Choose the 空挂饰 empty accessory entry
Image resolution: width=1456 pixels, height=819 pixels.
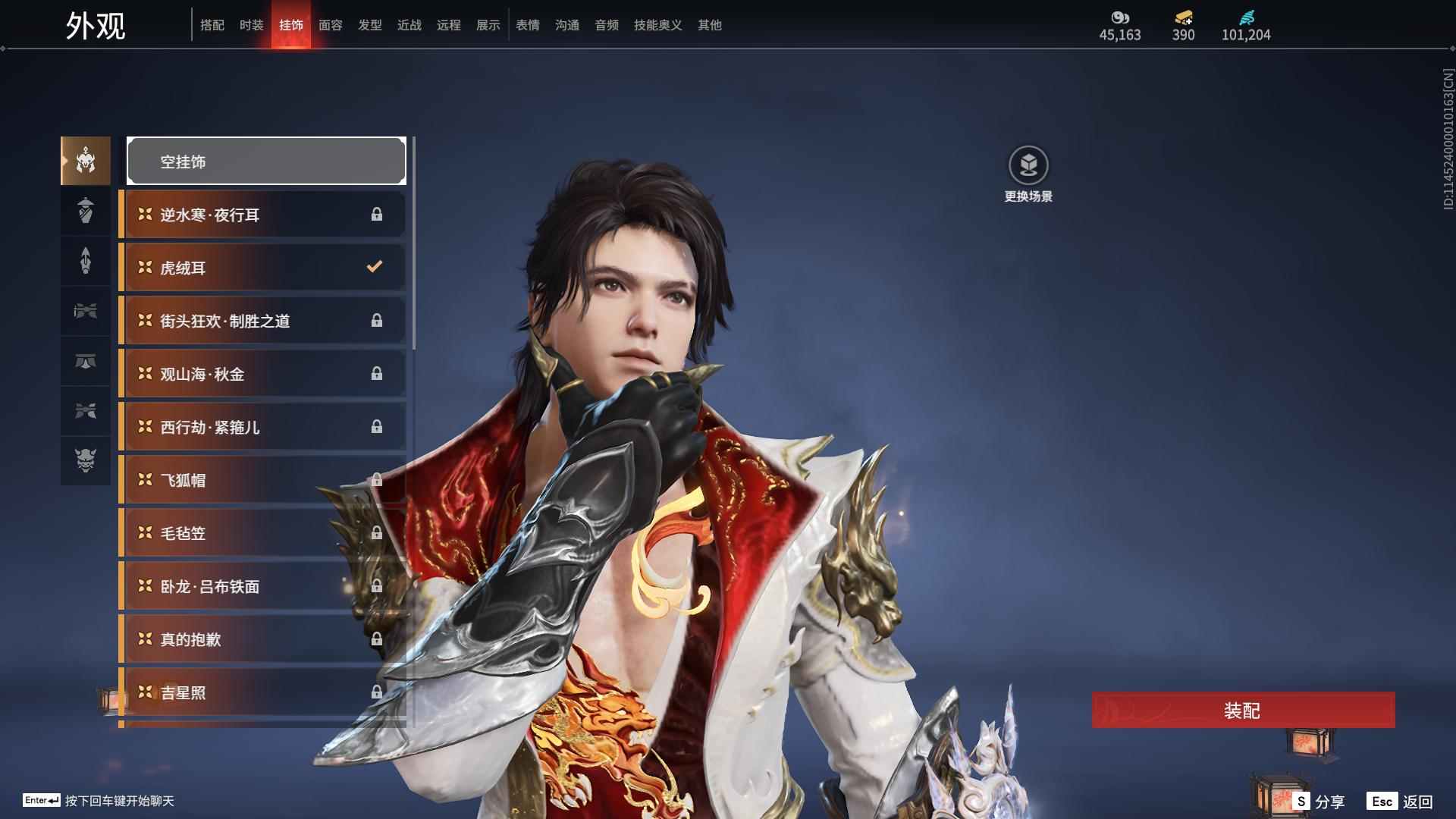pos(266,161)
